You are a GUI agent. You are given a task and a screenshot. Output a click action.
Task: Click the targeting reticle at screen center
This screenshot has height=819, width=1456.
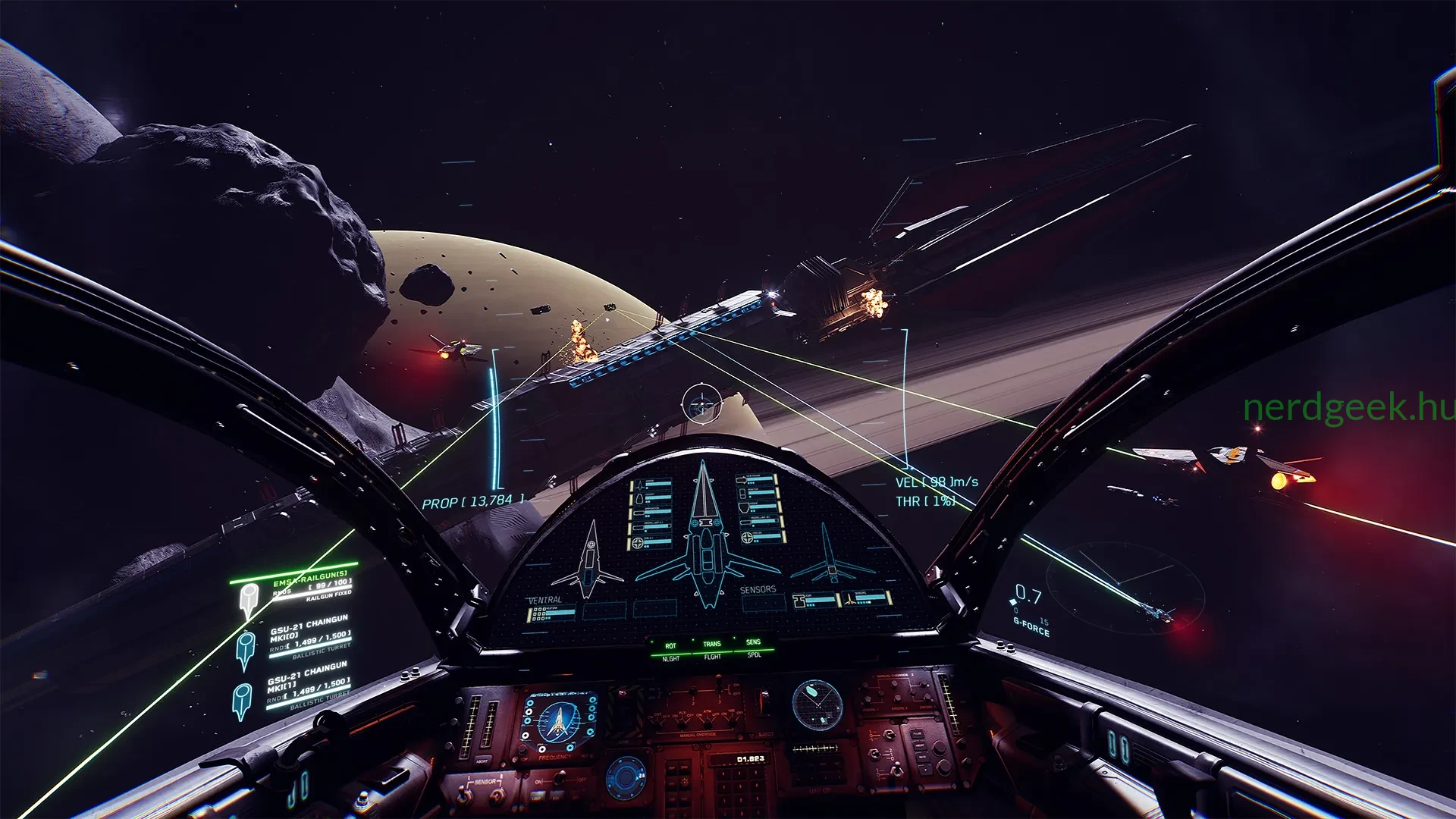702,403
